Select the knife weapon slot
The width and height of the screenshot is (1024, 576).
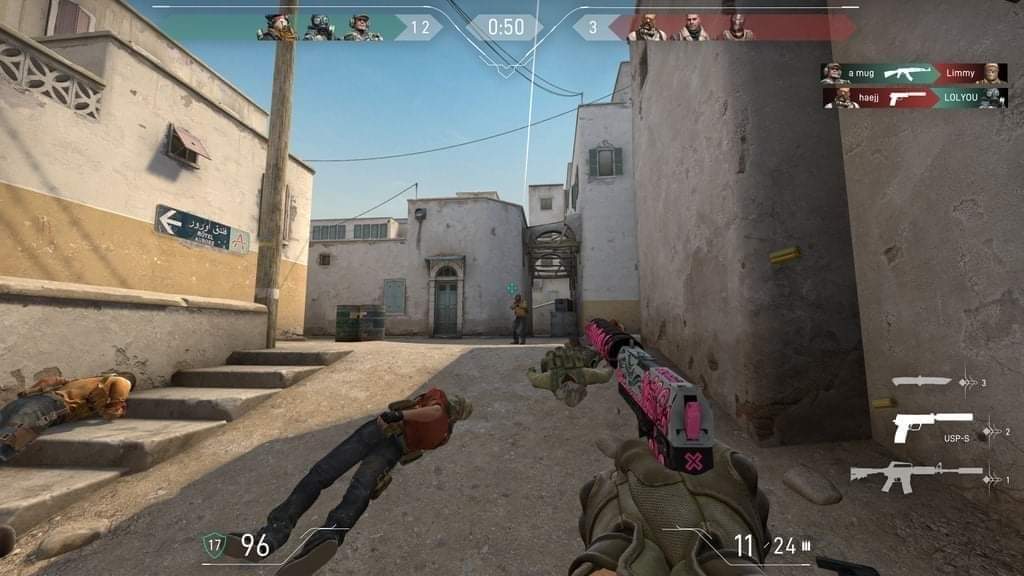(922, 380)
